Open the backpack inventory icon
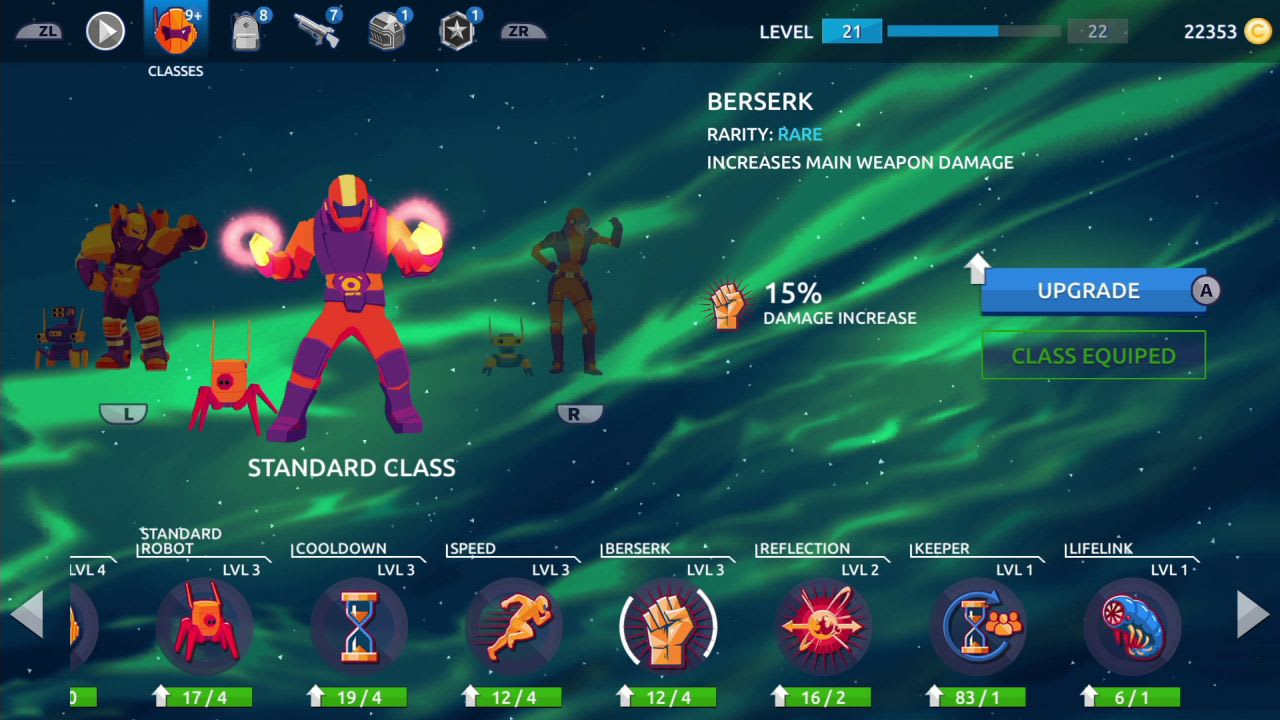 point(245,30)
